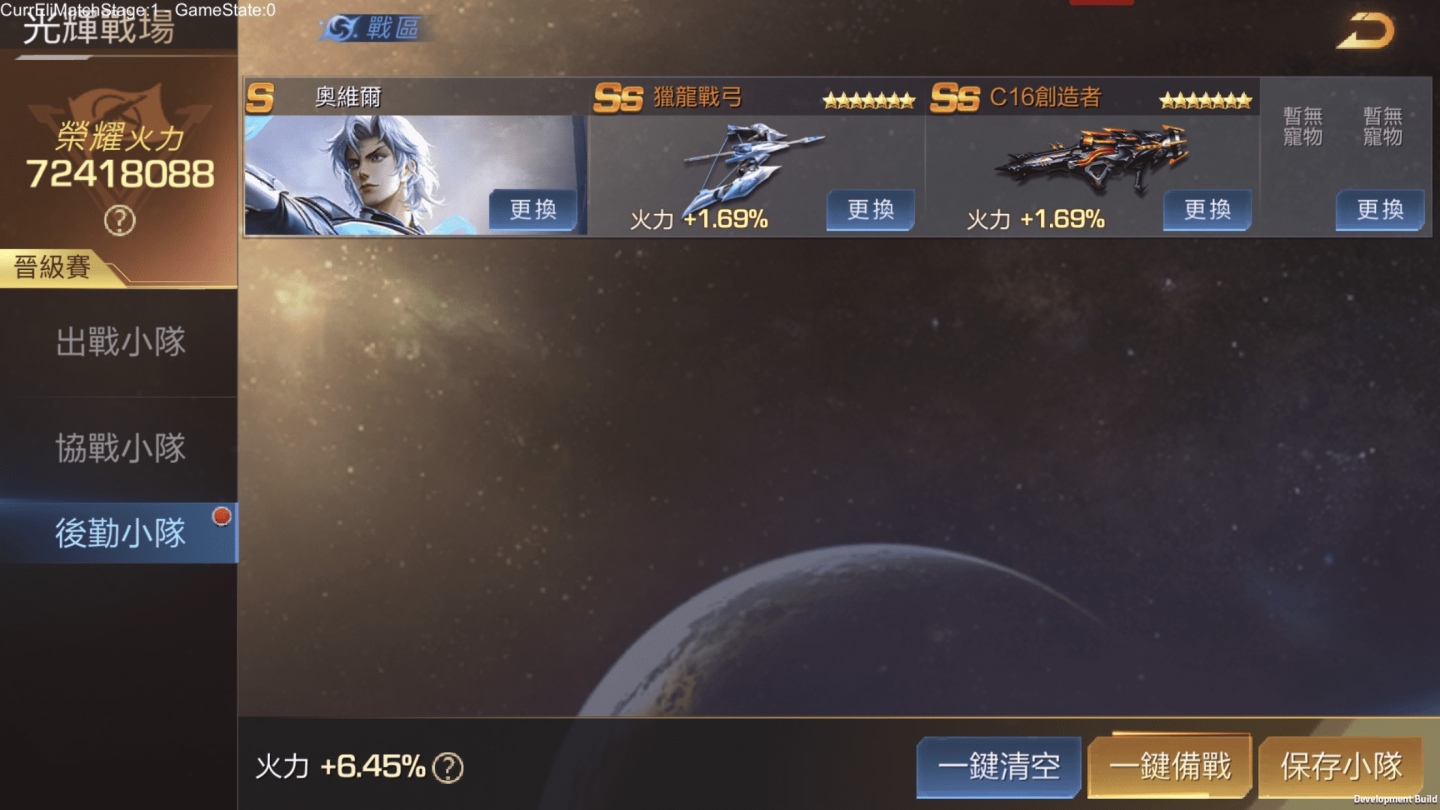Show the 火力 bonus help tooltip
Image resolution: width=1440 pixels, height=810 pixels.
(448, 768)
